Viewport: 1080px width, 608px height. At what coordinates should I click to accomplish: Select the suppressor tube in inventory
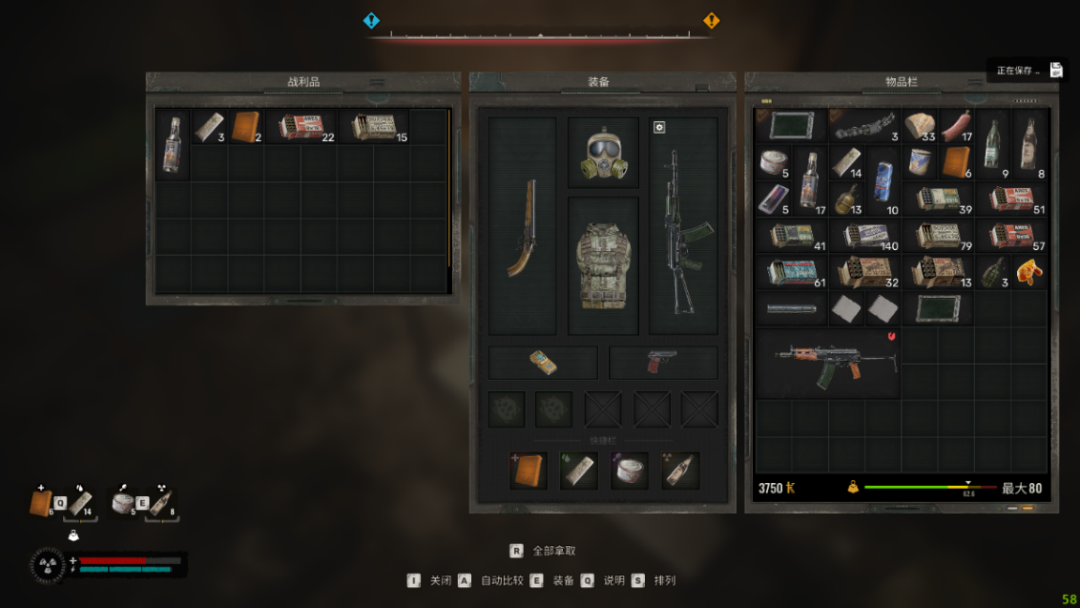(x=791, y=308)
